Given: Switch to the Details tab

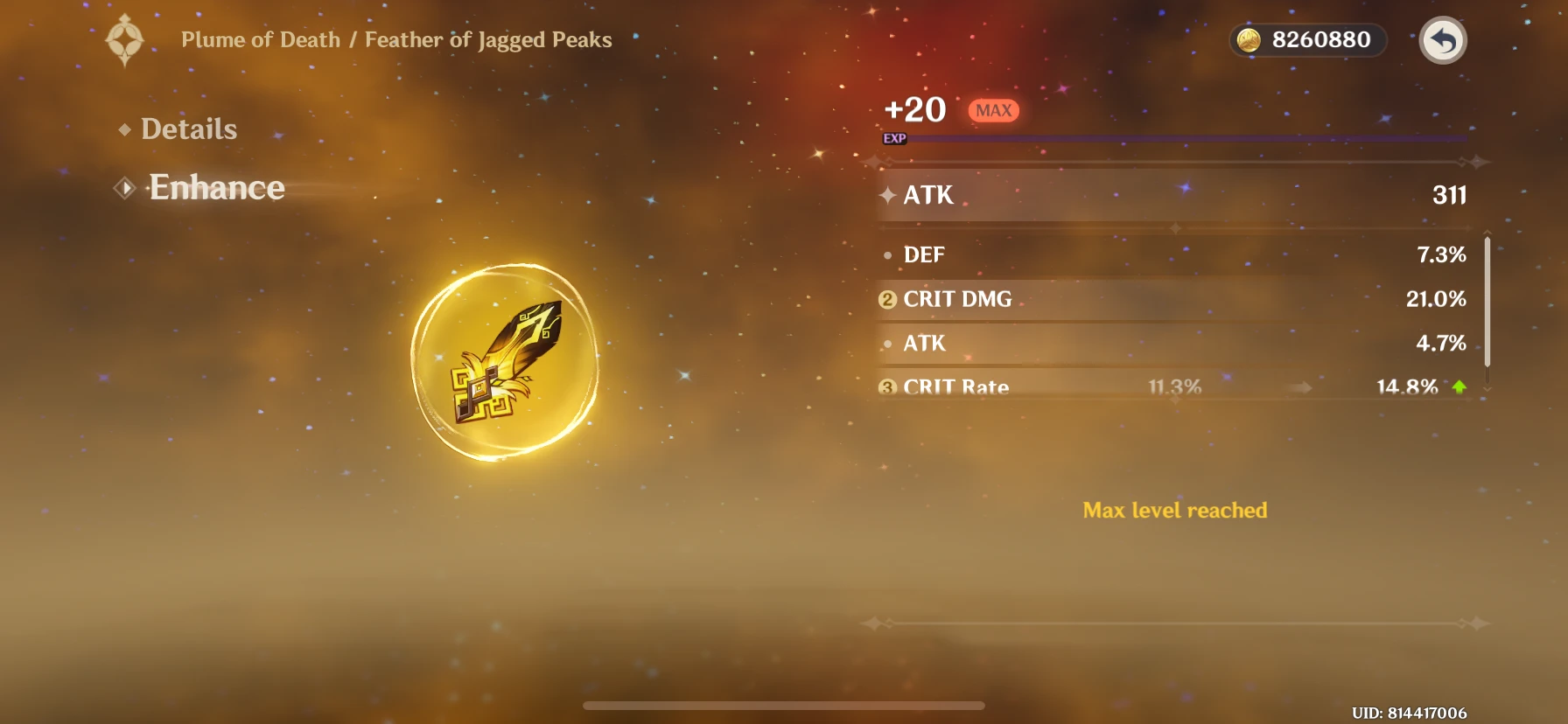Looking at the screenshot, I should [189, 129].
